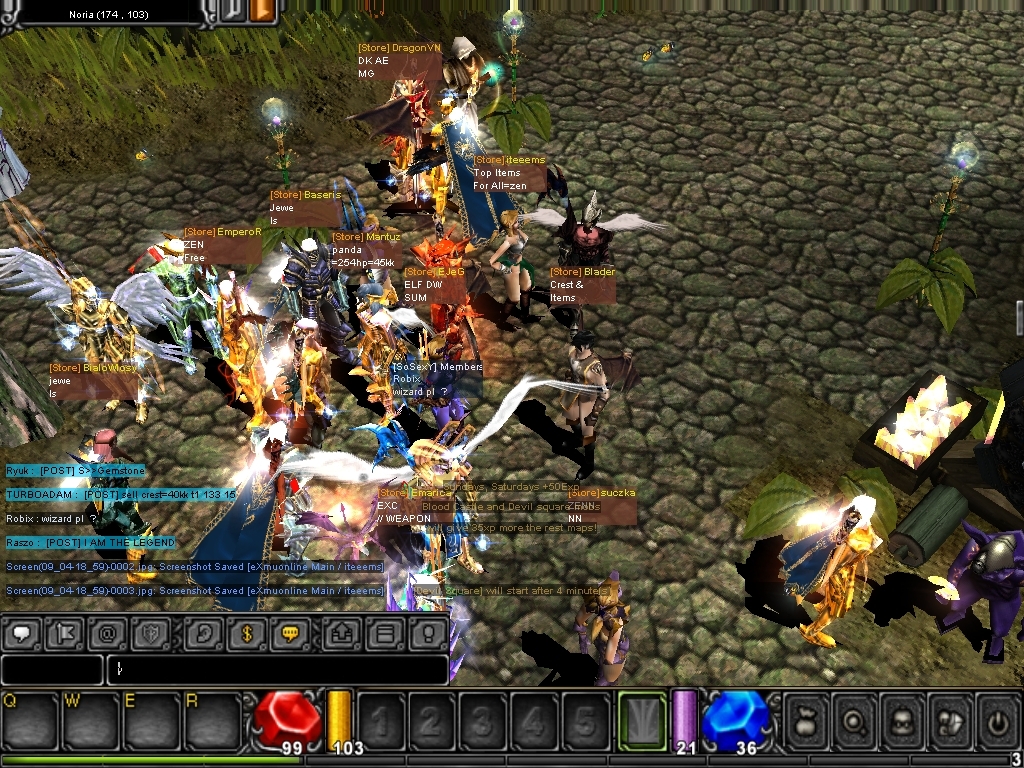Image resolution: width=1024 pixels, height=768 pixels.
Task: Open the character helmet face icon
Action: click(901, 720)
